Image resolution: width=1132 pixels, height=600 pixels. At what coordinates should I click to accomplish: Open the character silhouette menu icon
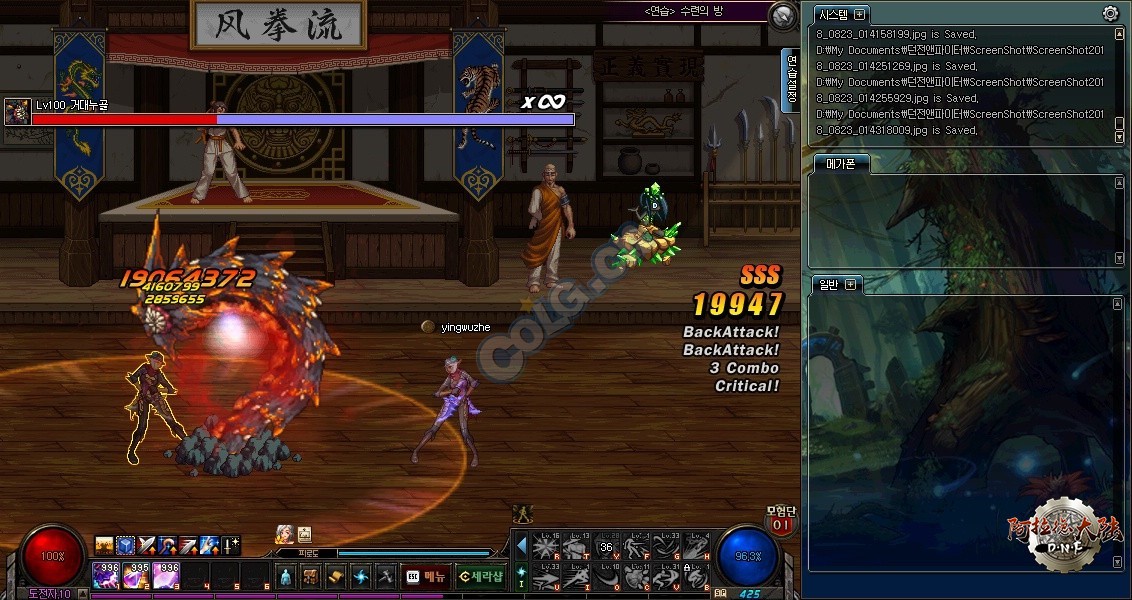click(x=285, y=577)
